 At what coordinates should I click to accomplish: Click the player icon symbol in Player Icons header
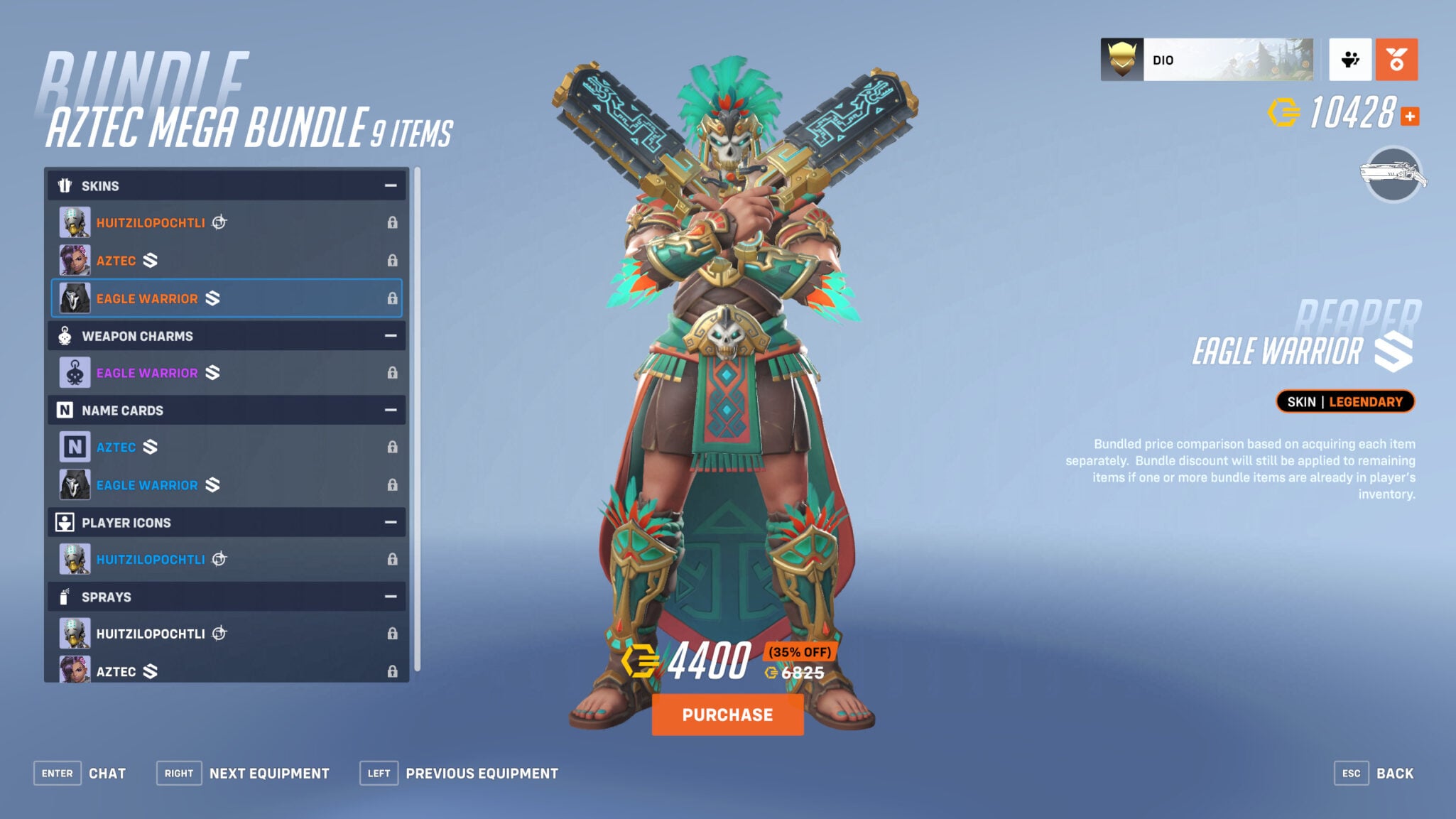[x=64, y=523]
